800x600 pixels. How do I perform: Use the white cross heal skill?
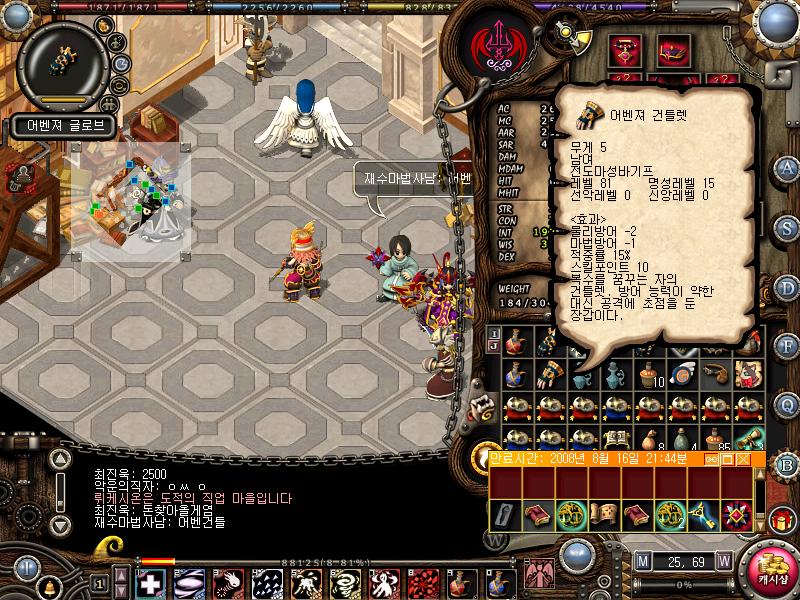coord(151,583)
